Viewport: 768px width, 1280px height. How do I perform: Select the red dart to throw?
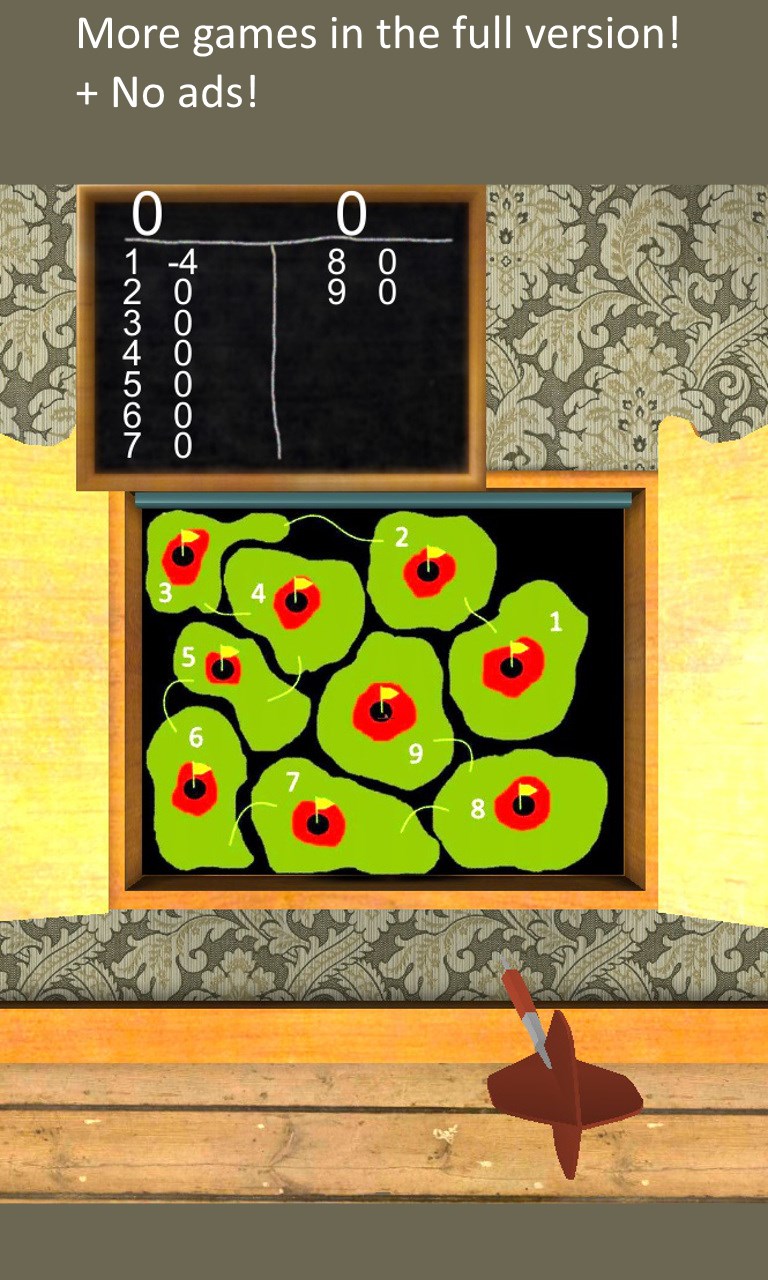point(562,1084)
